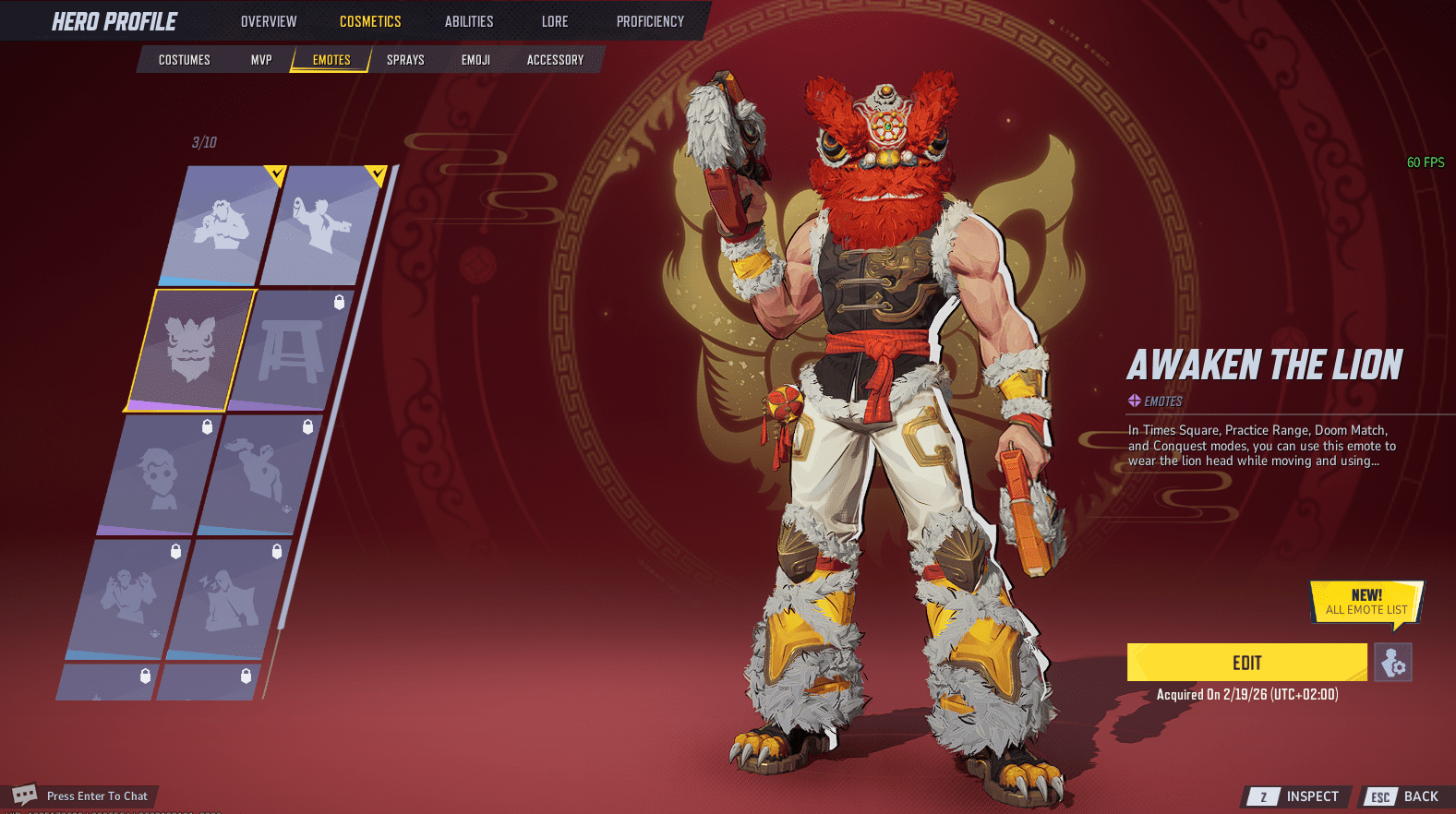Go to the Abilities tab
Image resolution: width=1456 pixels, height=814 pixels.
click(469, 21)
